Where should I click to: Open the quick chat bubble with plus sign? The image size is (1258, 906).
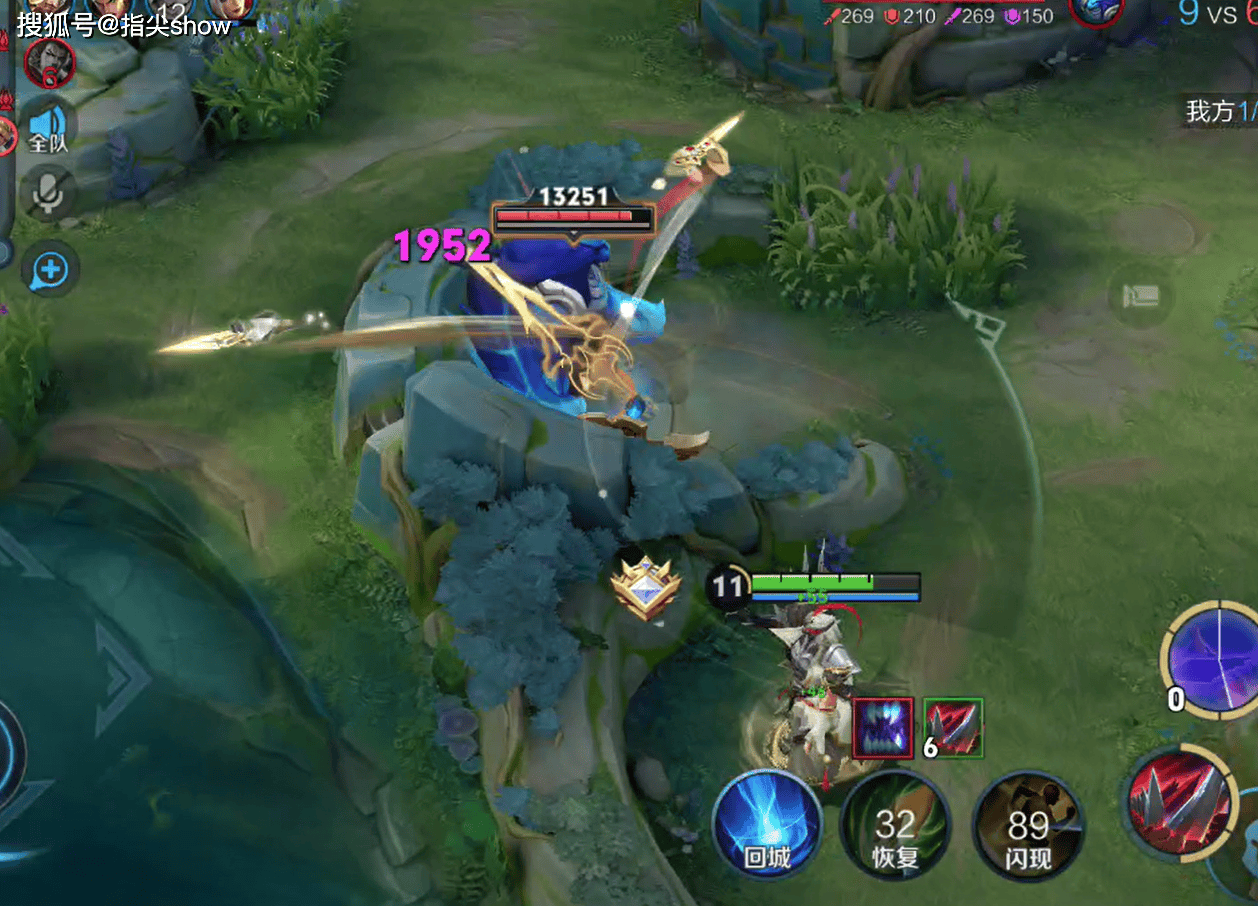click(x=50, y=268)
